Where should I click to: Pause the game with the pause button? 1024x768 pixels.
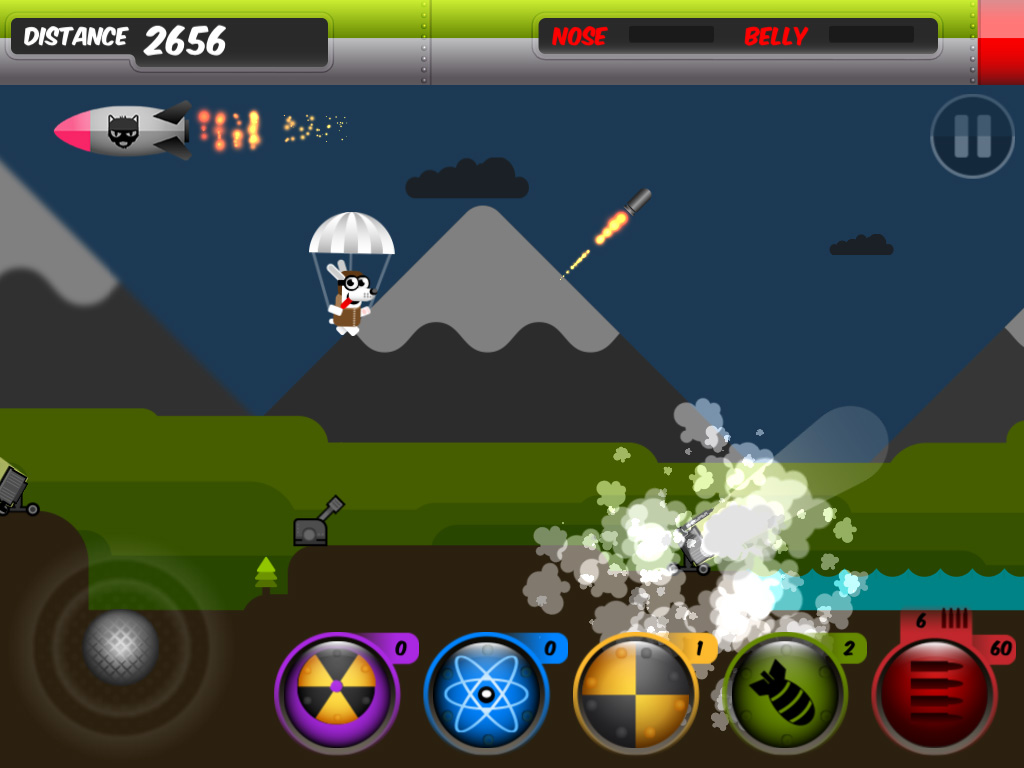coord(972,136)
